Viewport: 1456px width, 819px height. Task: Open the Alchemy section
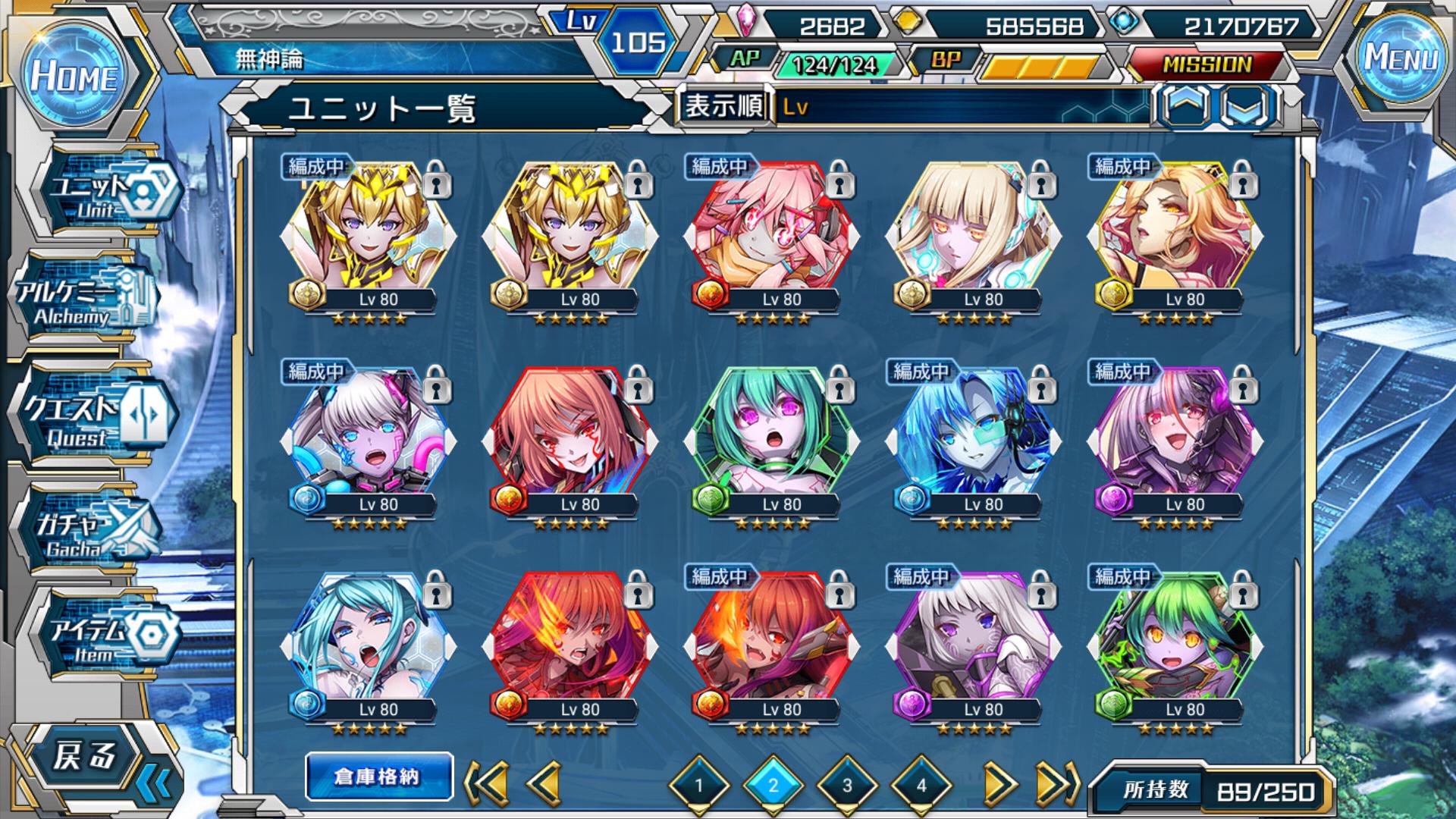[x=85, y=302]
